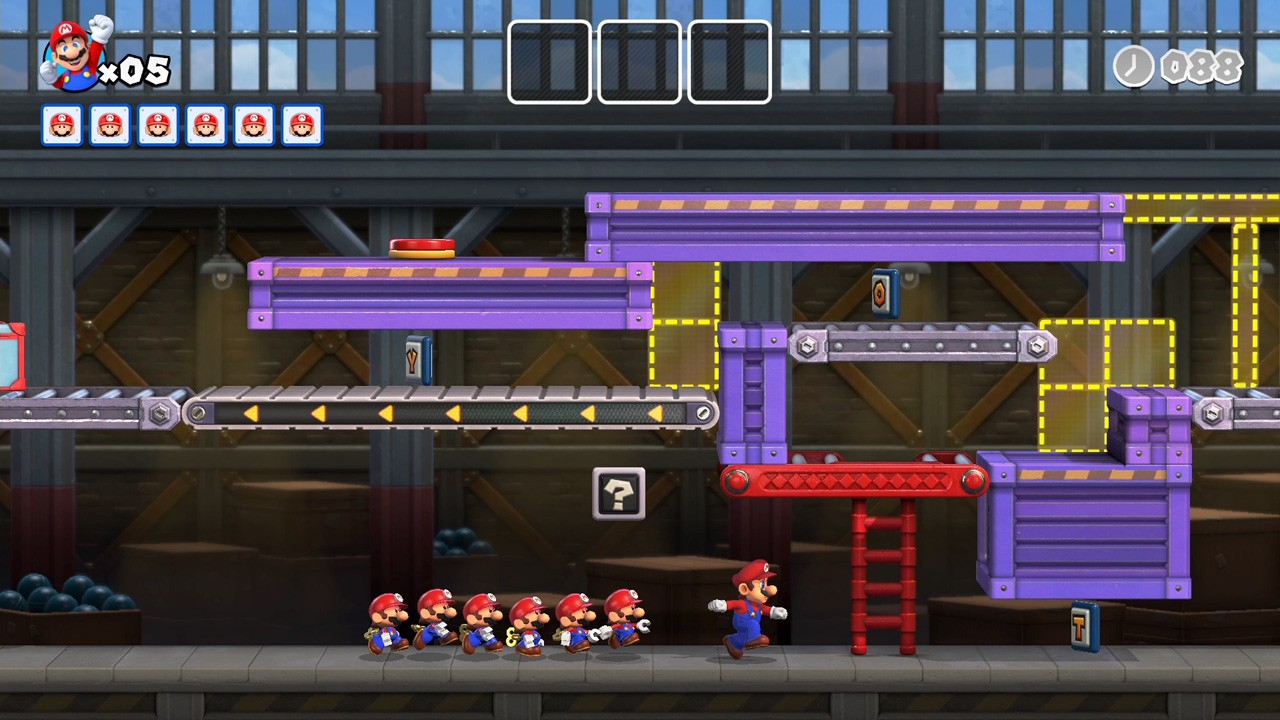
Task: Select Mario running on the floor
Action: [x=748, y=610]
